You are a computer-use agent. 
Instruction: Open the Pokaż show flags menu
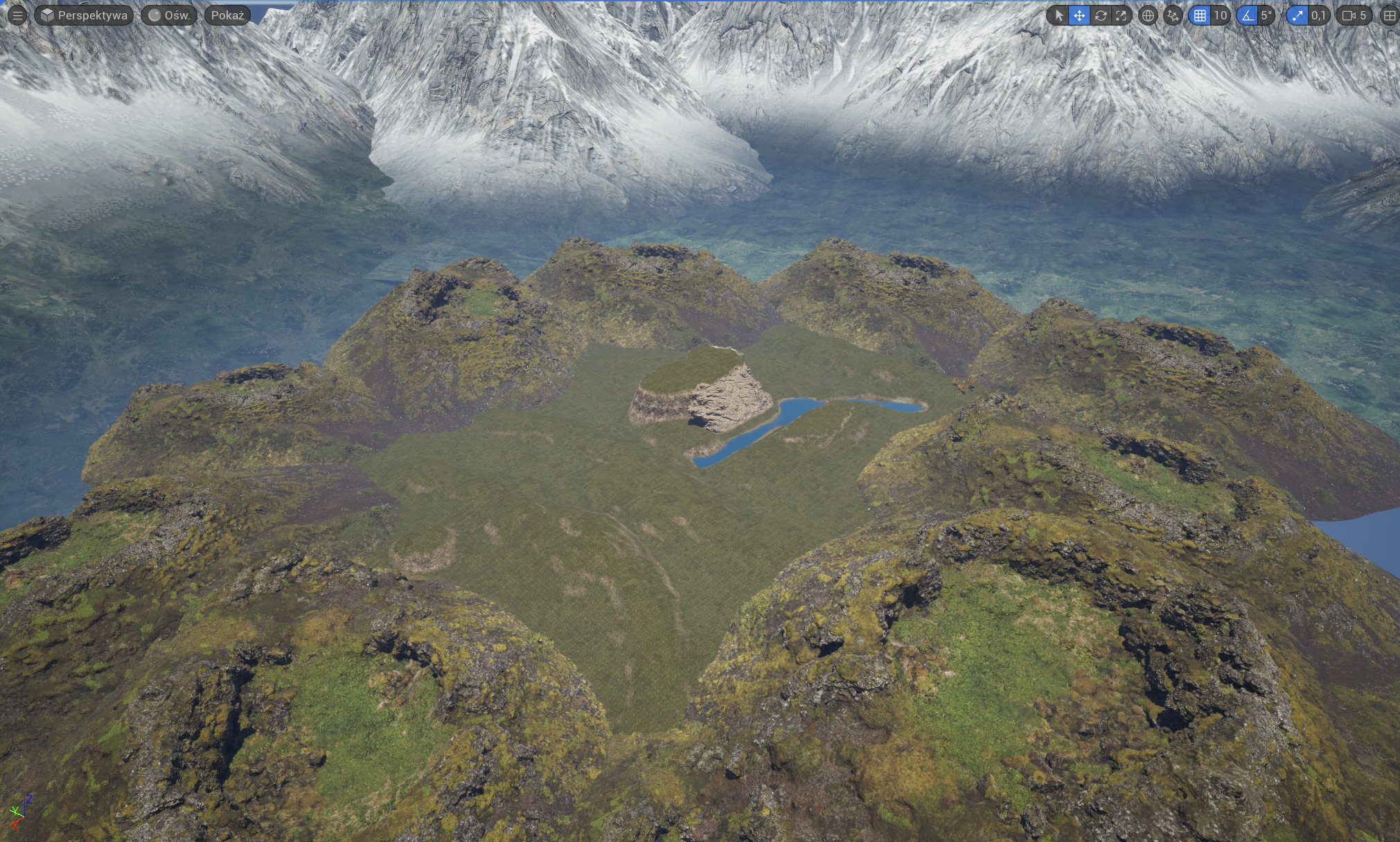(x=227, y=15)
